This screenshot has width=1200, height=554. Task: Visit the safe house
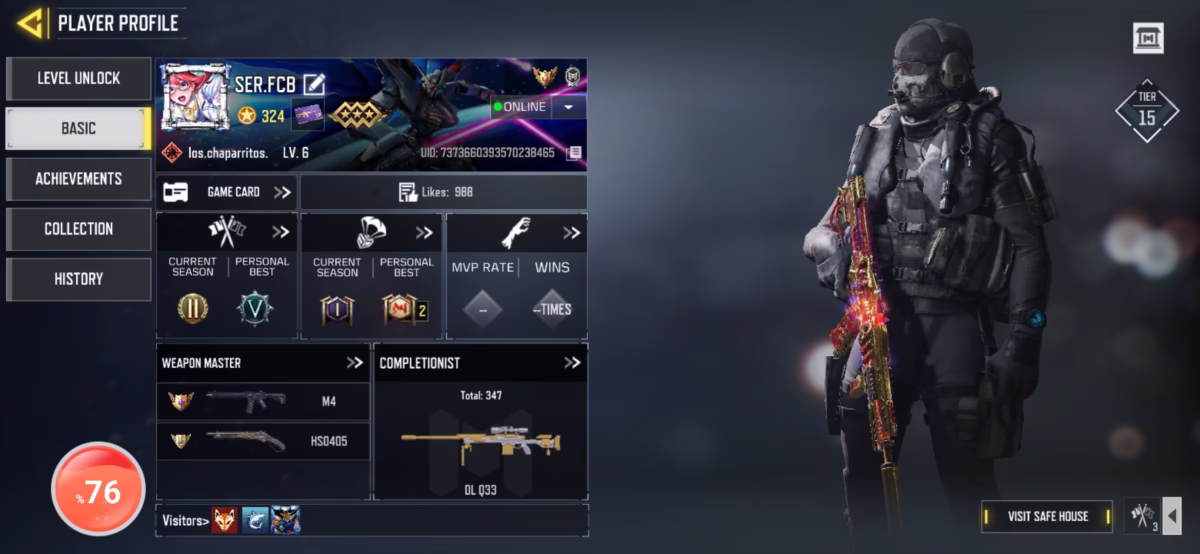pyautogui.click(x=1047, y=516)
